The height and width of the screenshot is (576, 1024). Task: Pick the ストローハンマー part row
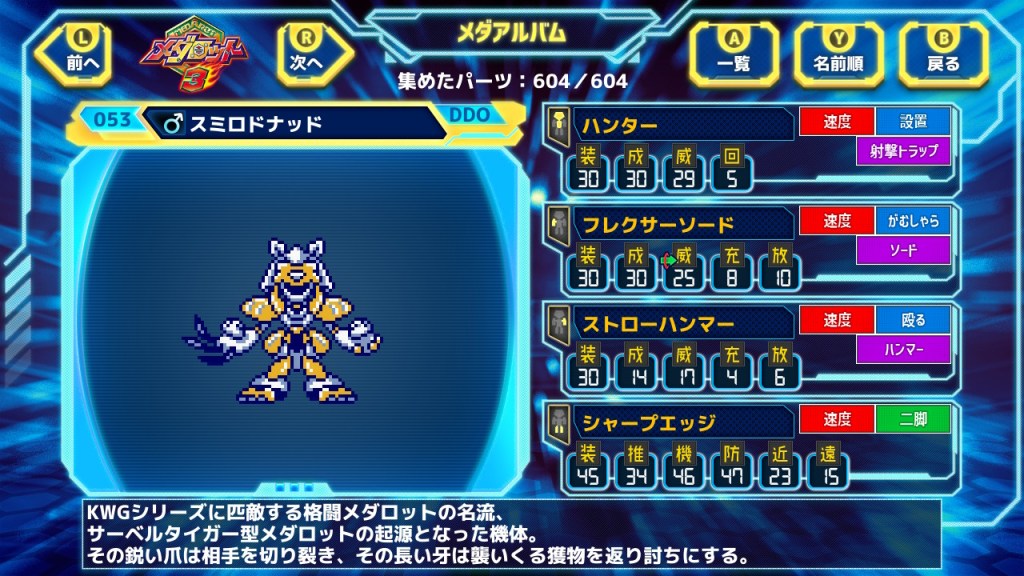pyautogui.click(x=670, y=323)
